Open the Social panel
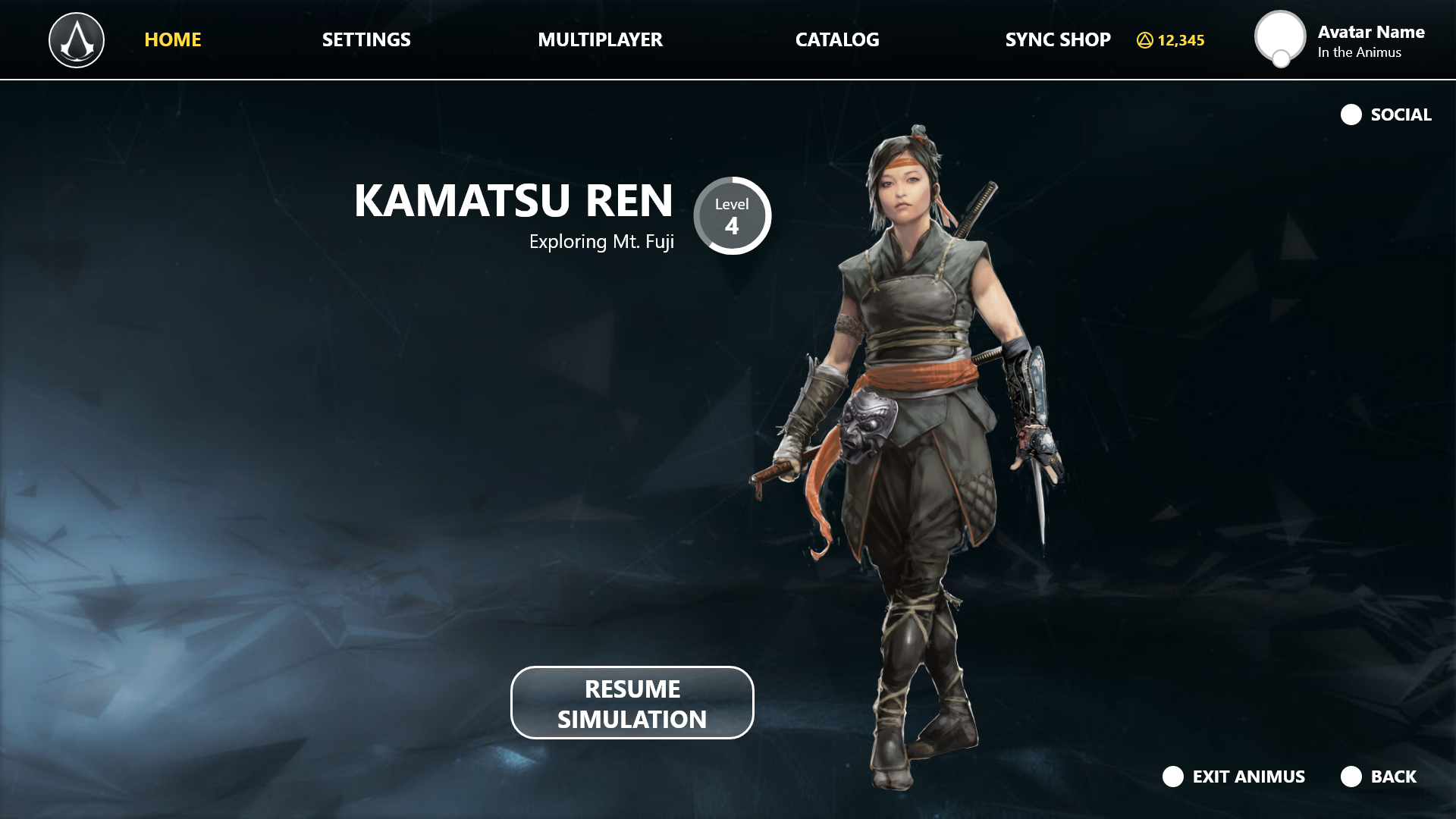This screenshot has height=819, width=1456. point(1386,115)
